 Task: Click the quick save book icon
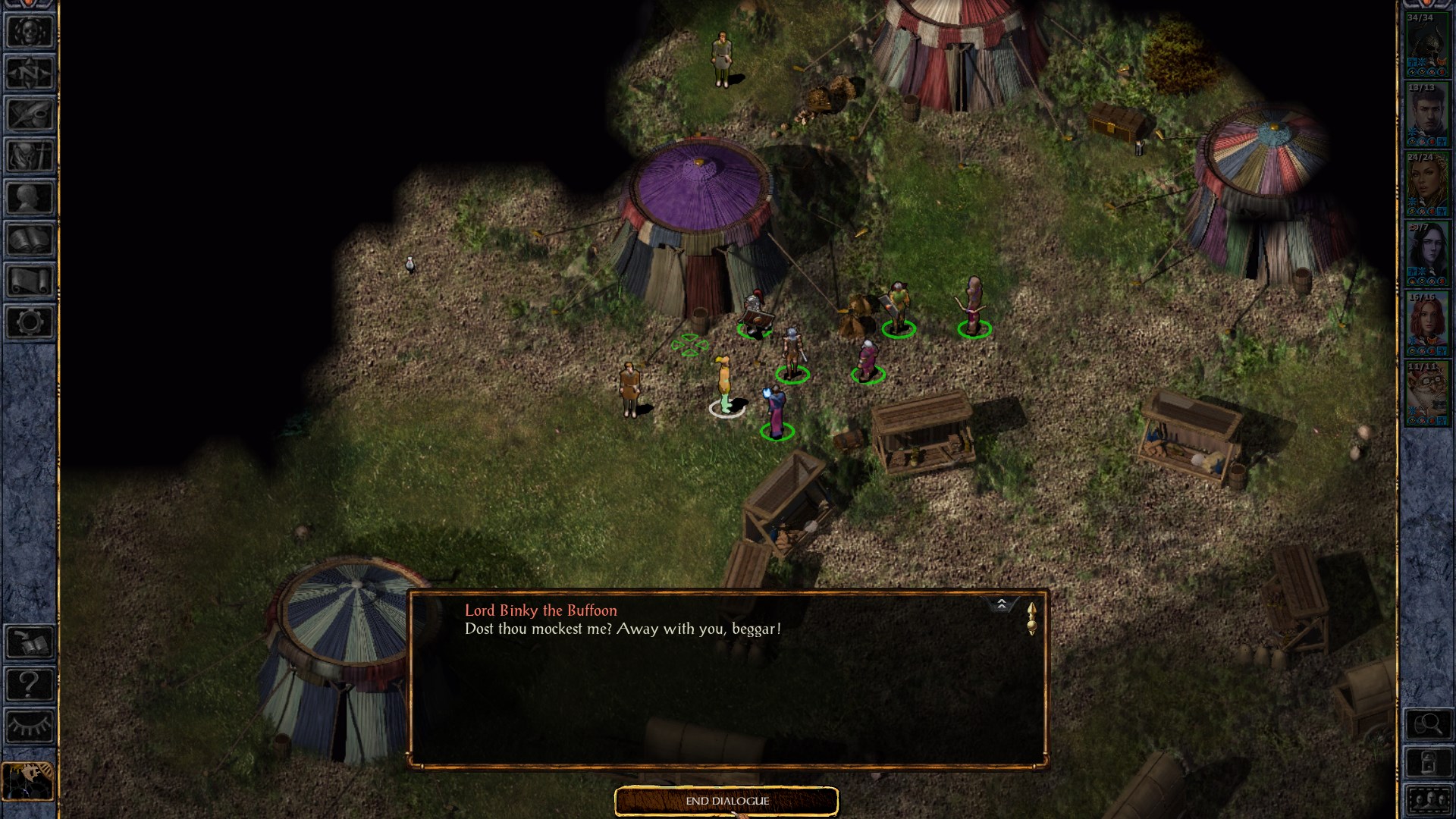click(x=30, y=643)
